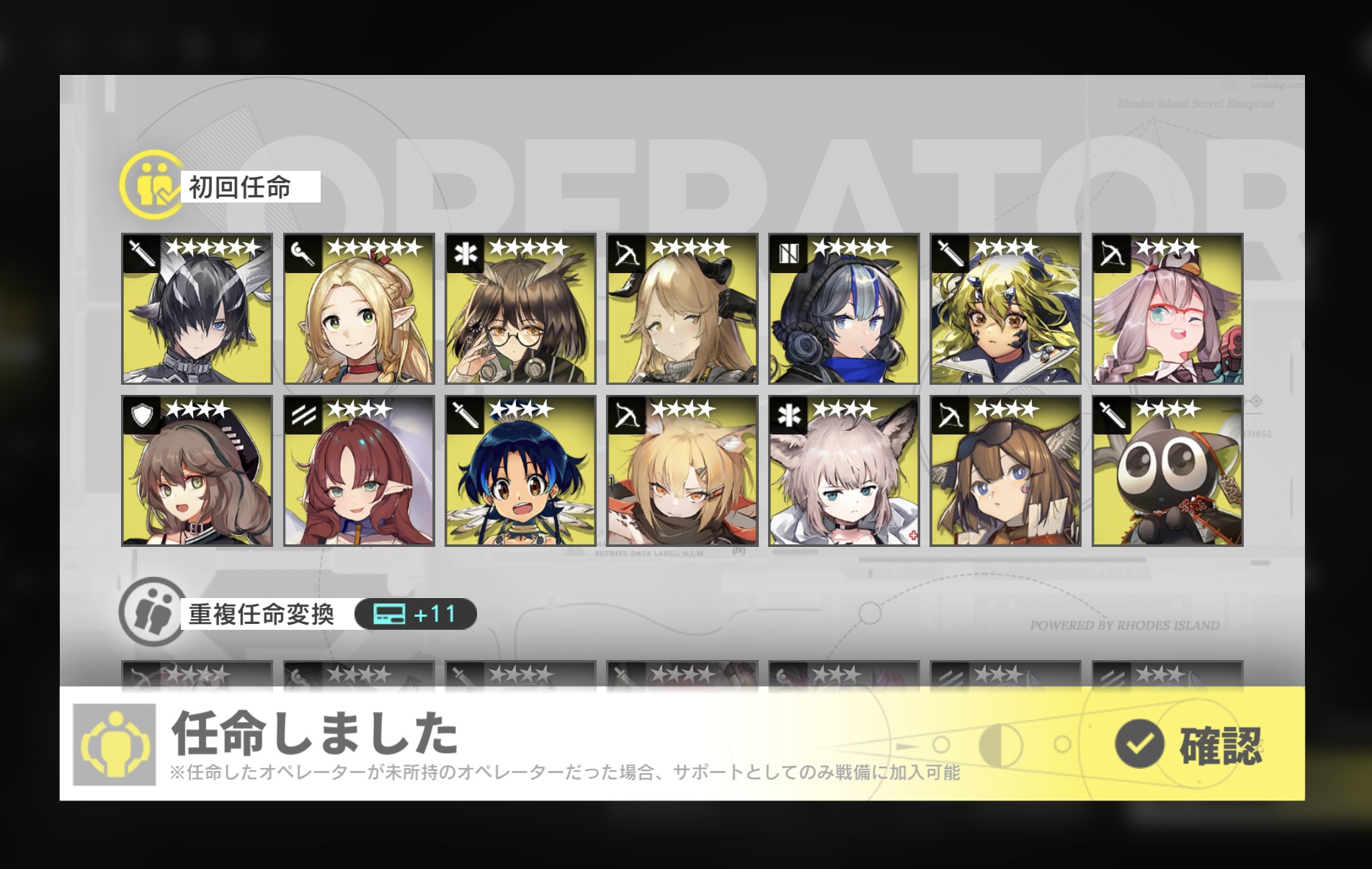Screen dimensions: 1372x869
Task: Select the black-haired six-star operator portrait
Action: [197, 308]
